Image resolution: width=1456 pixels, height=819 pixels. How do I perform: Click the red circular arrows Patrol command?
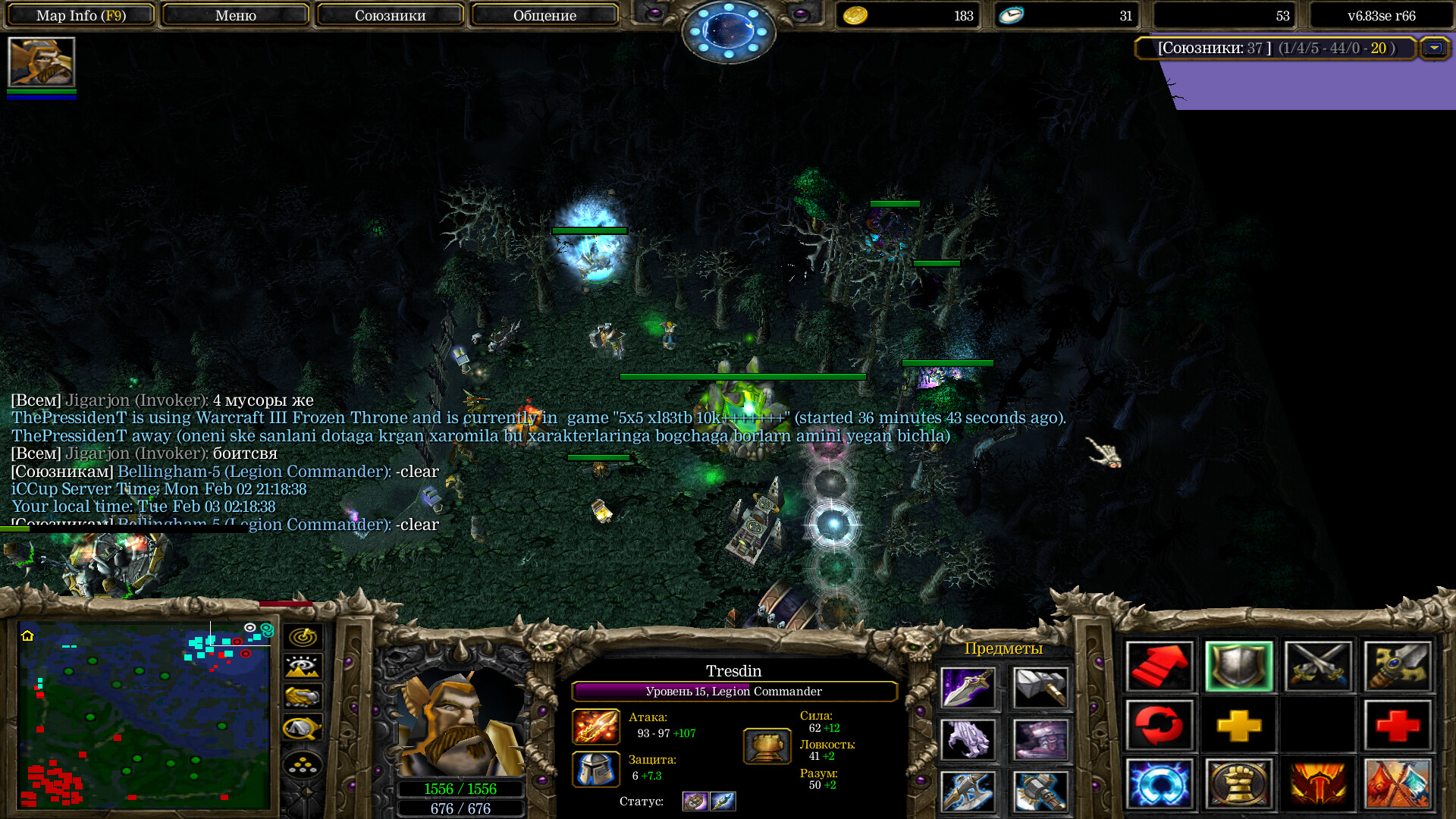[x=1159, y=726]
